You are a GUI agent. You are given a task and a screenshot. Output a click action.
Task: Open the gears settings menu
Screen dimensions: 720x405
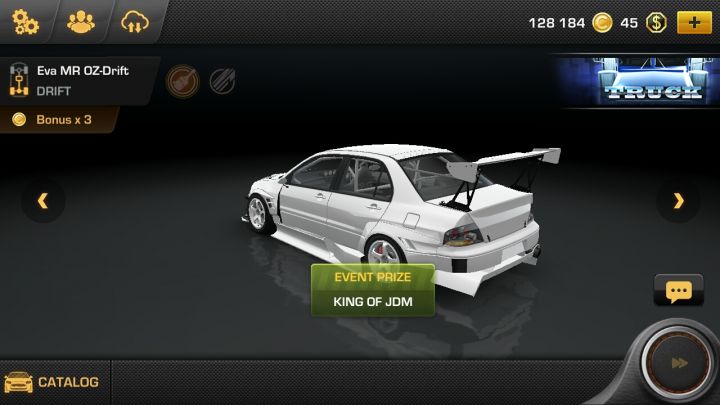pyautogui.click(x=24, y=21)
